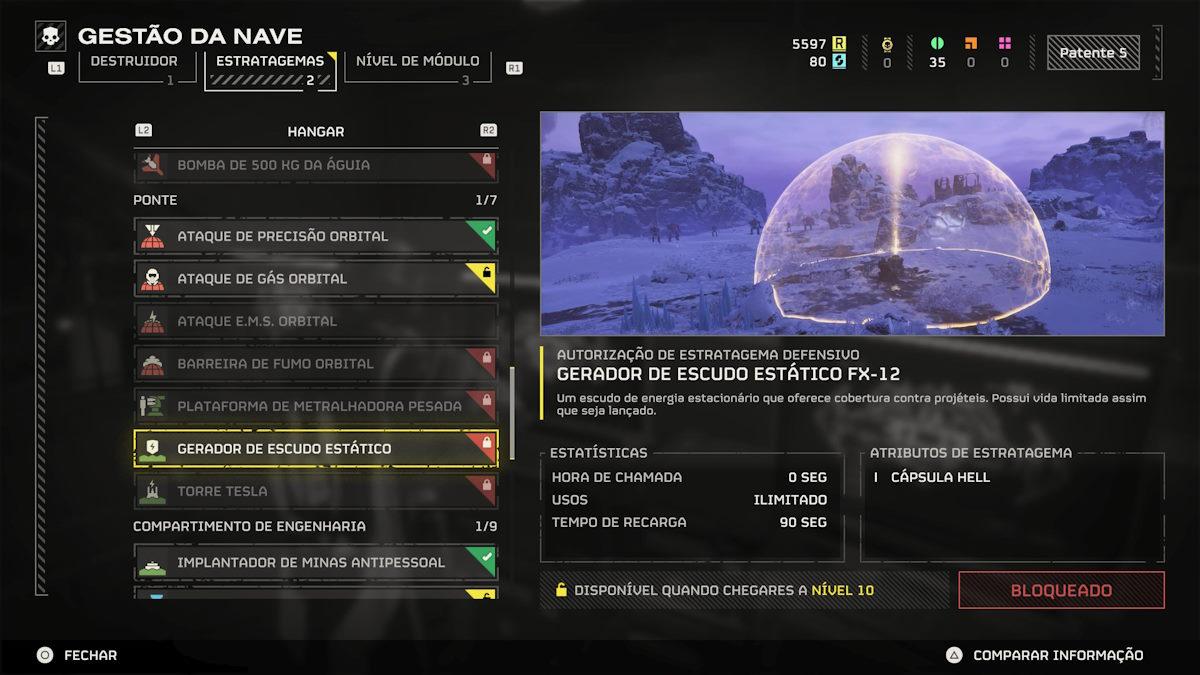Select the Hangar category header
Image resolution: width=1200 pixels, height=675 pixels.
pyautogui.click(x=315, y=131)
